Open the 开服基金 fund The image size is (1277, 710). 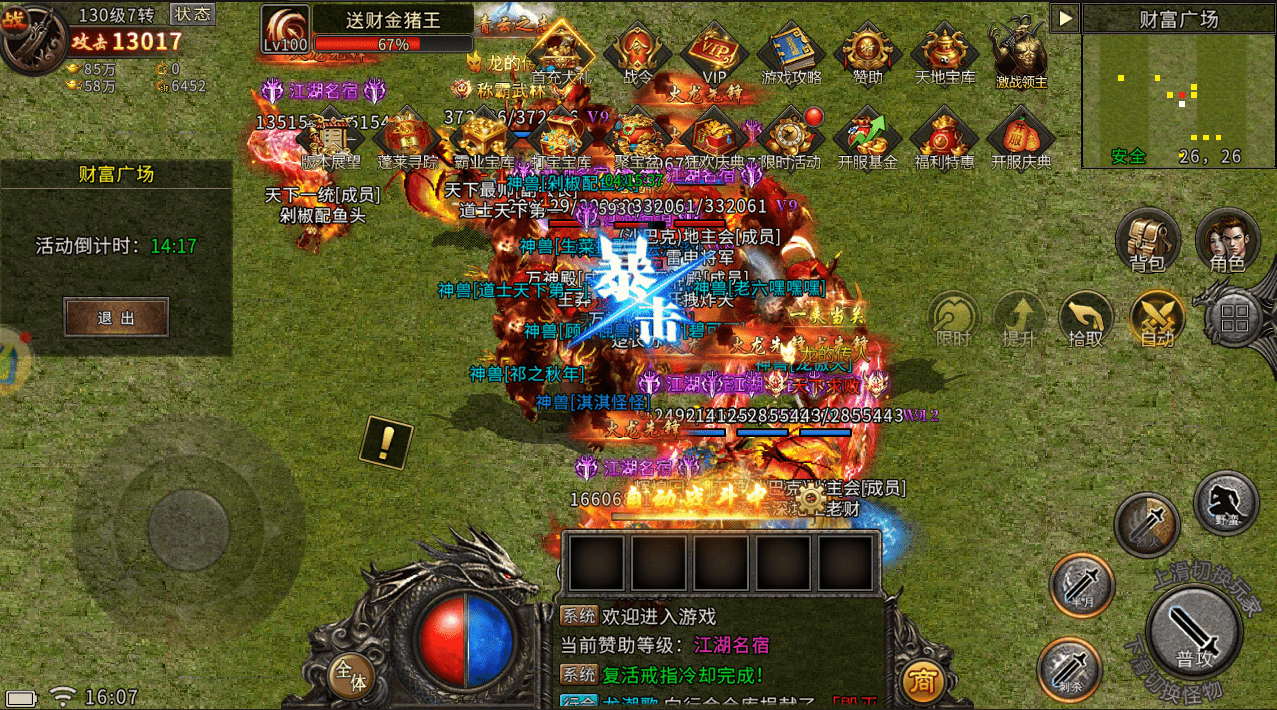click(x=867, y=137)
